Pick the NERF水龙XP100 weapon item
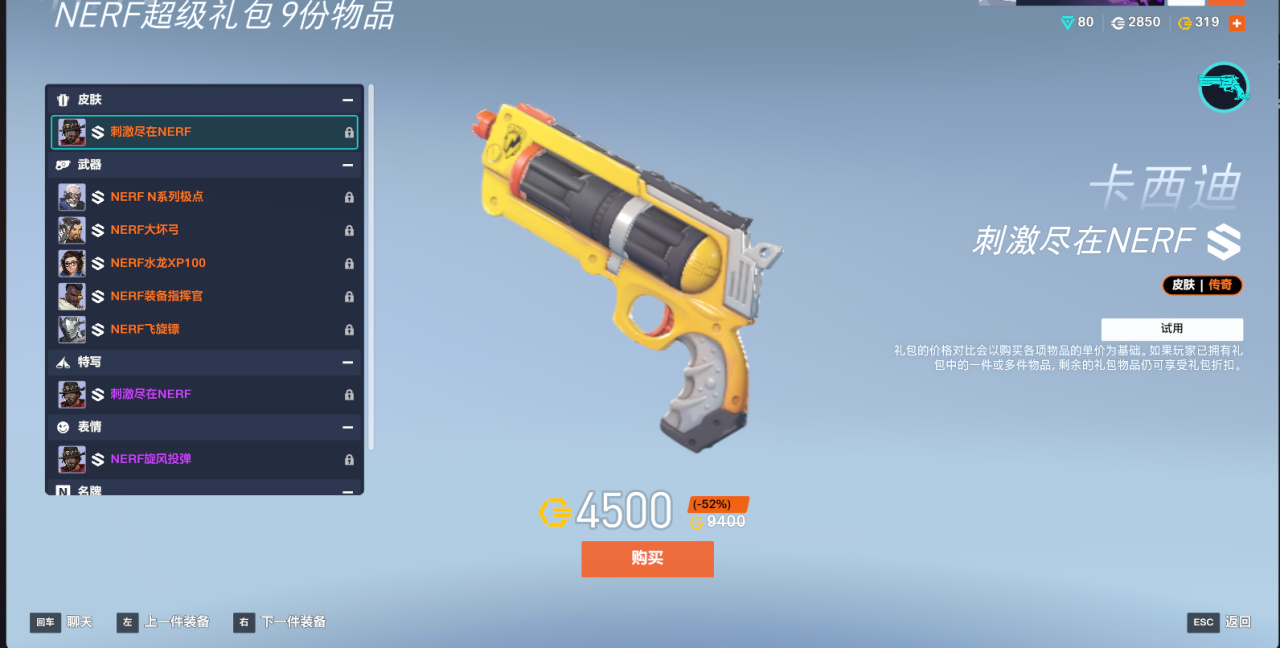This screenshot has width=1280, height=648. coord(204,263)
